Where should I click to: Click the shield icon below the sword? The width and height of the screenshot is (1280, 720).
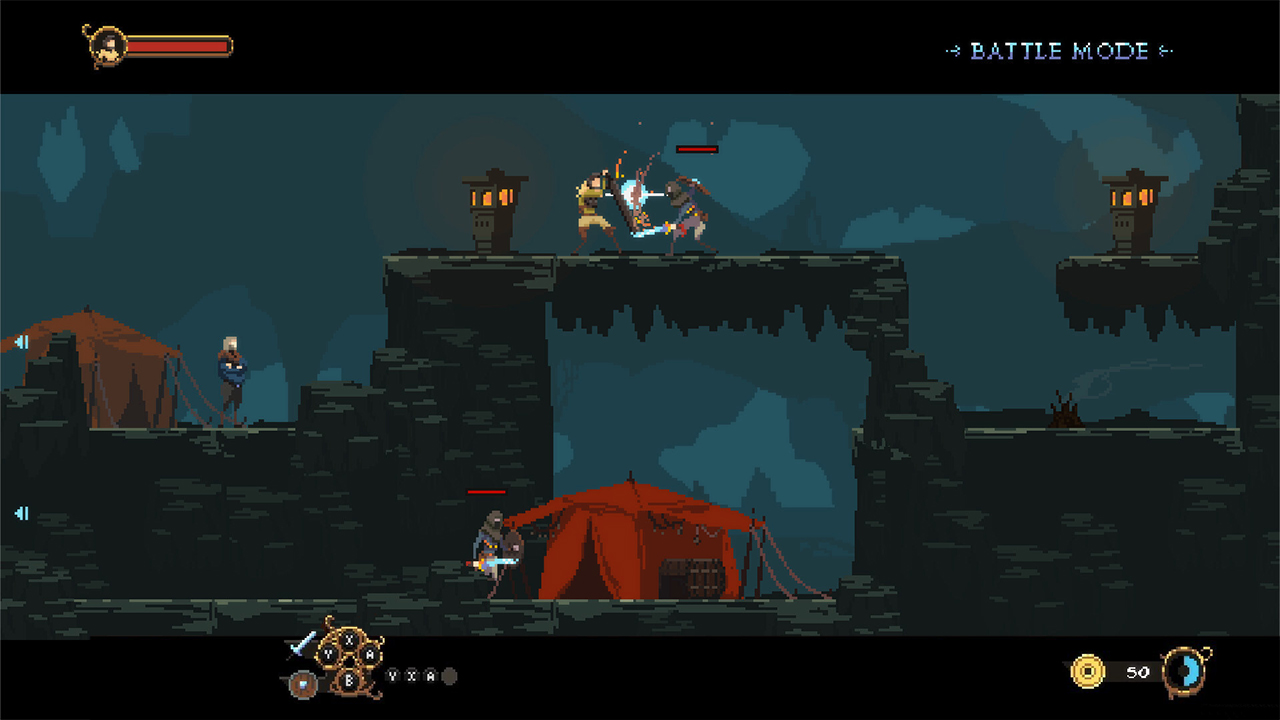click(303, 682)
